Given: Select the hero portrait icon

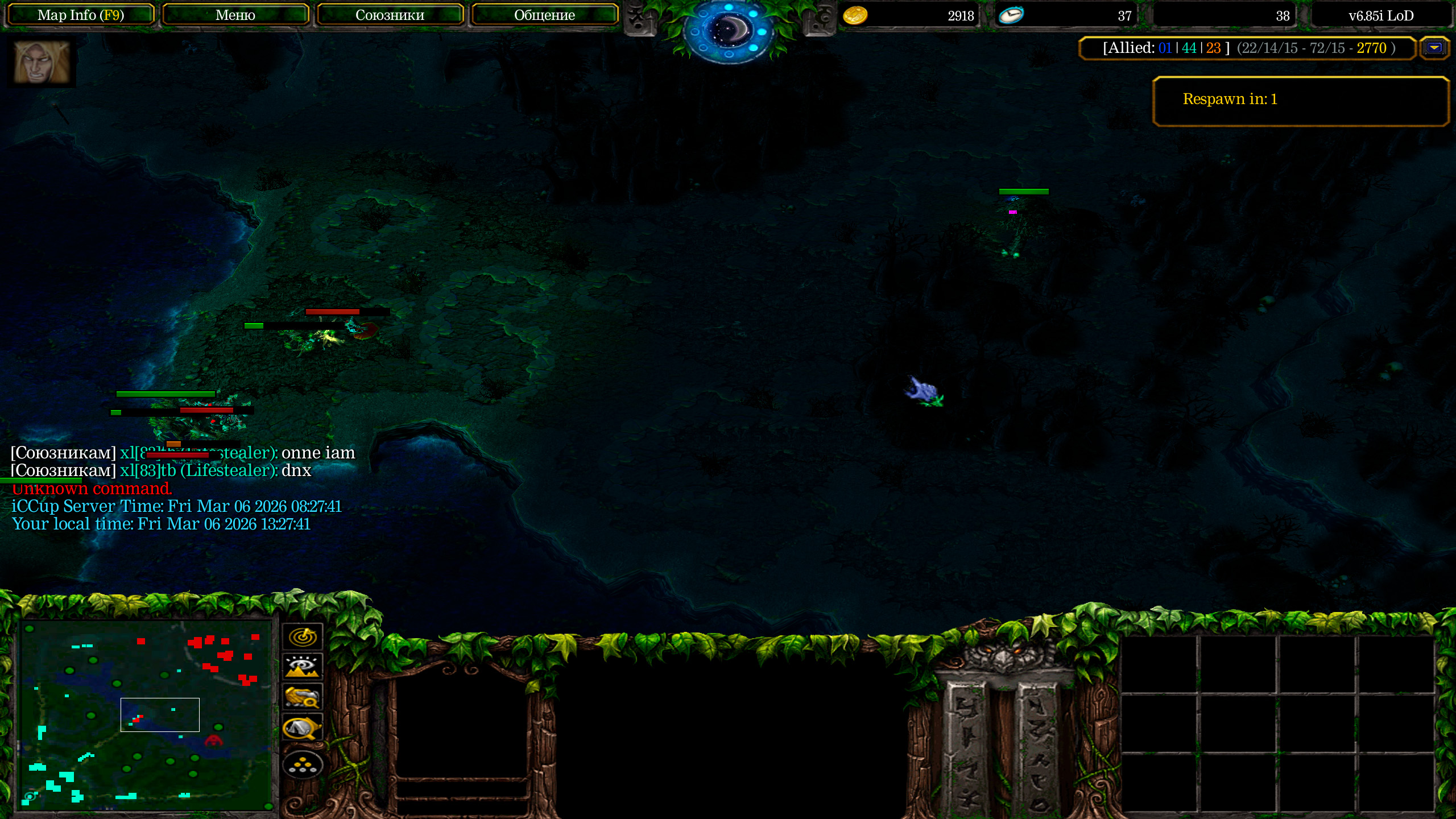Looking at the screenshot, I should (42, 63).
